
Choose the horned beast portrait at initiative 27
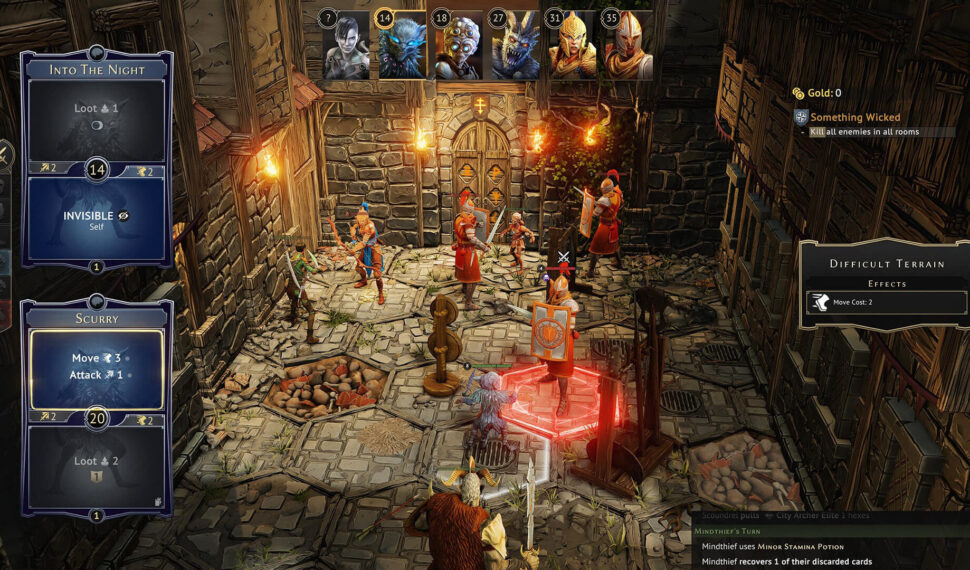coord(515,47)
